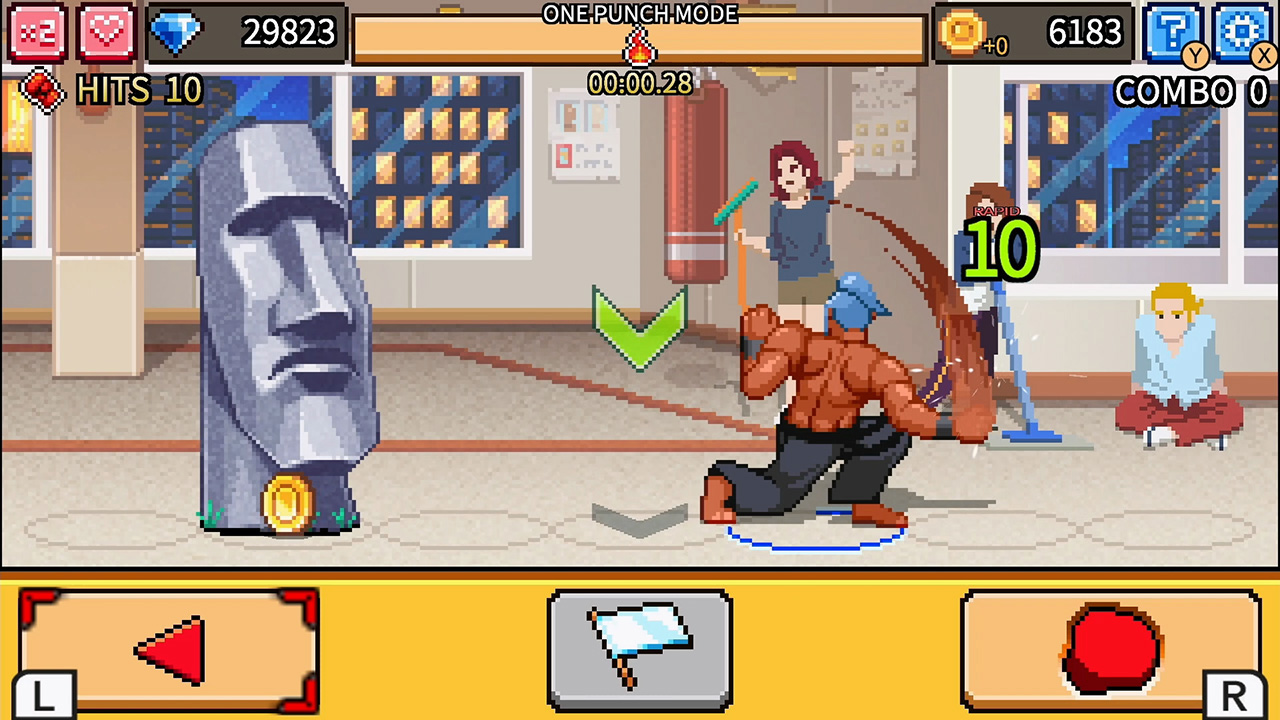Click the gold coin currency icon

point(963,31)
